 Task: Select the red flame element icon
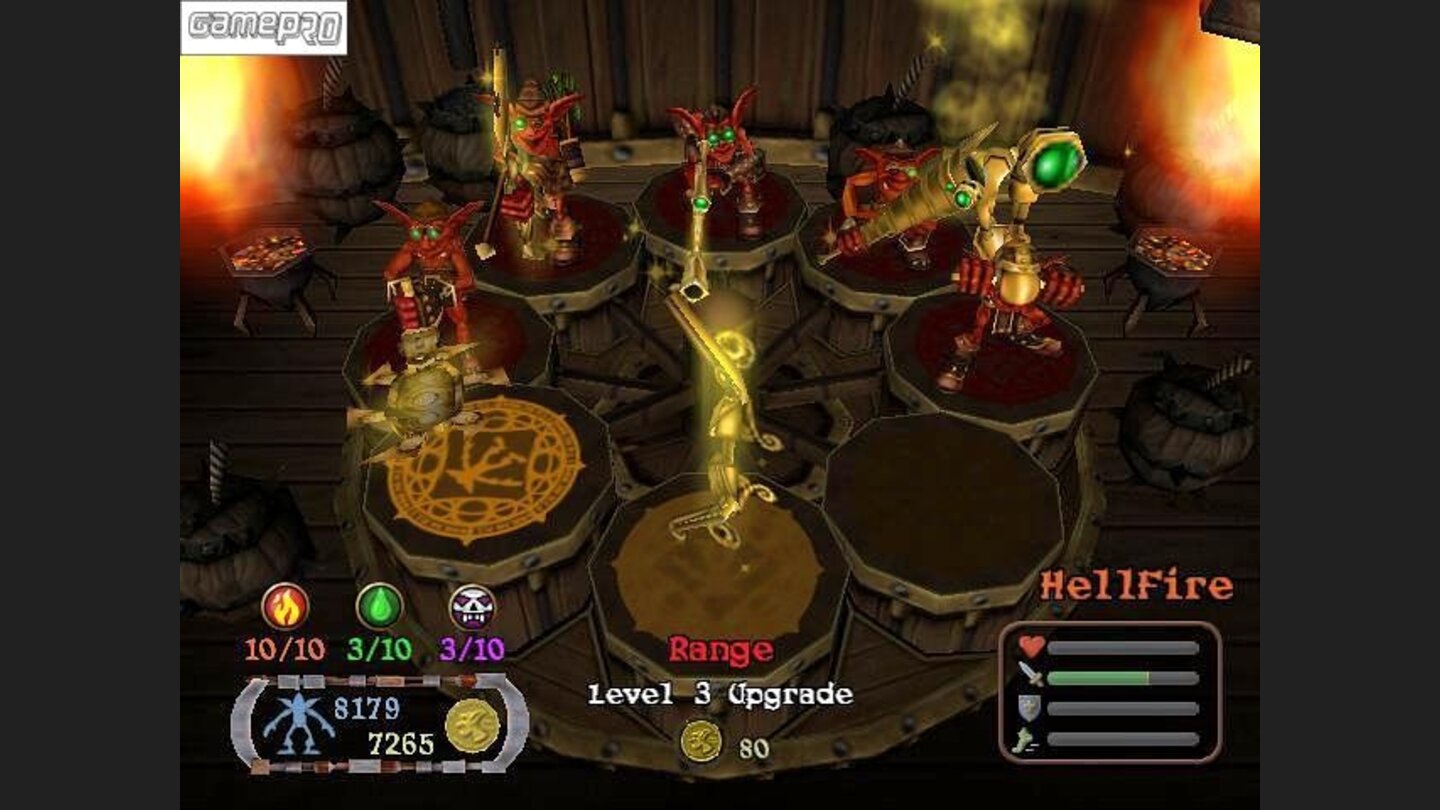coord(285,607)
